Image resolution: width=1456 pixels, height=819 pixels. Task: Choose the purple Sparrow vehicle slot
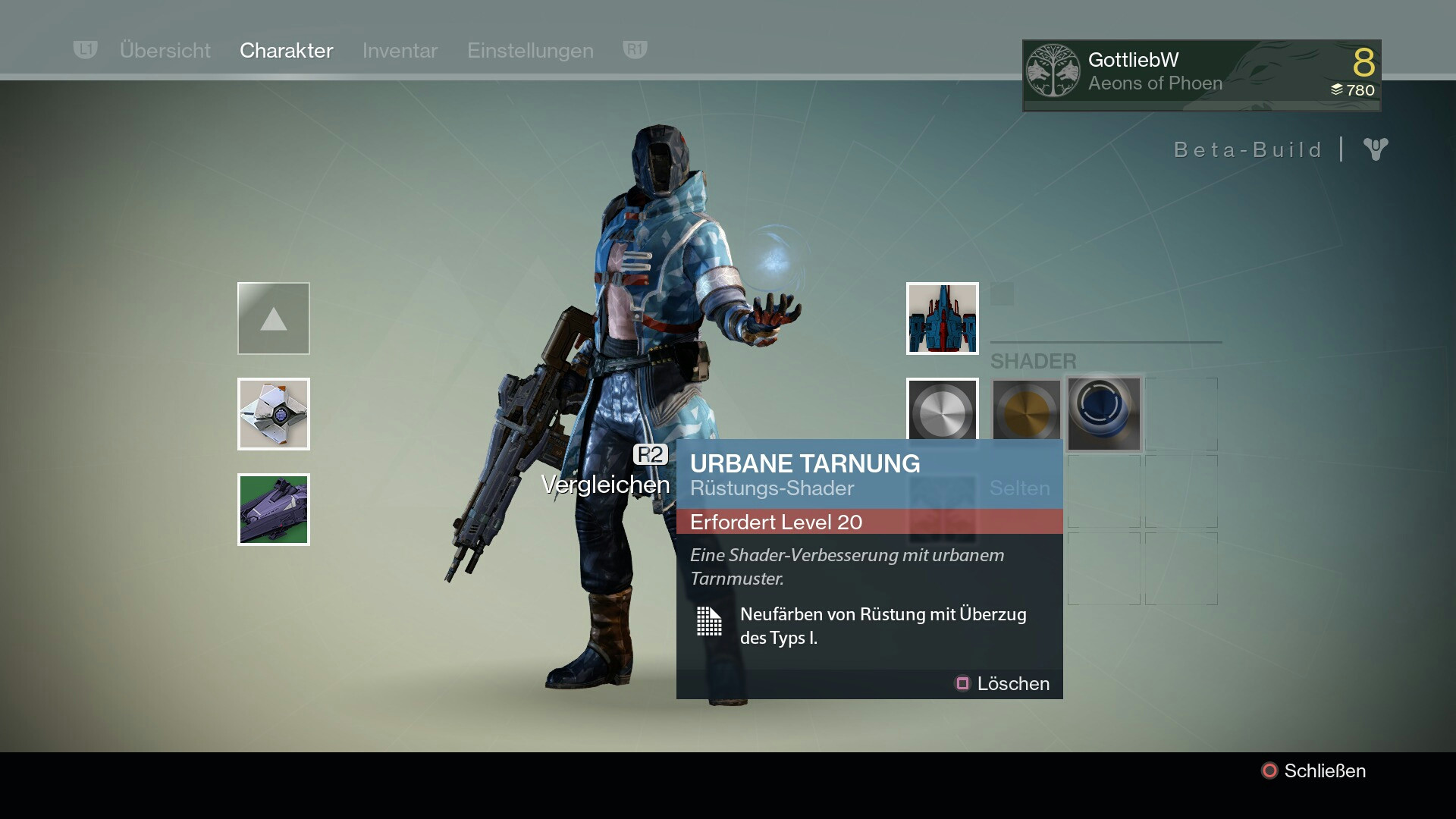point(273,510)
